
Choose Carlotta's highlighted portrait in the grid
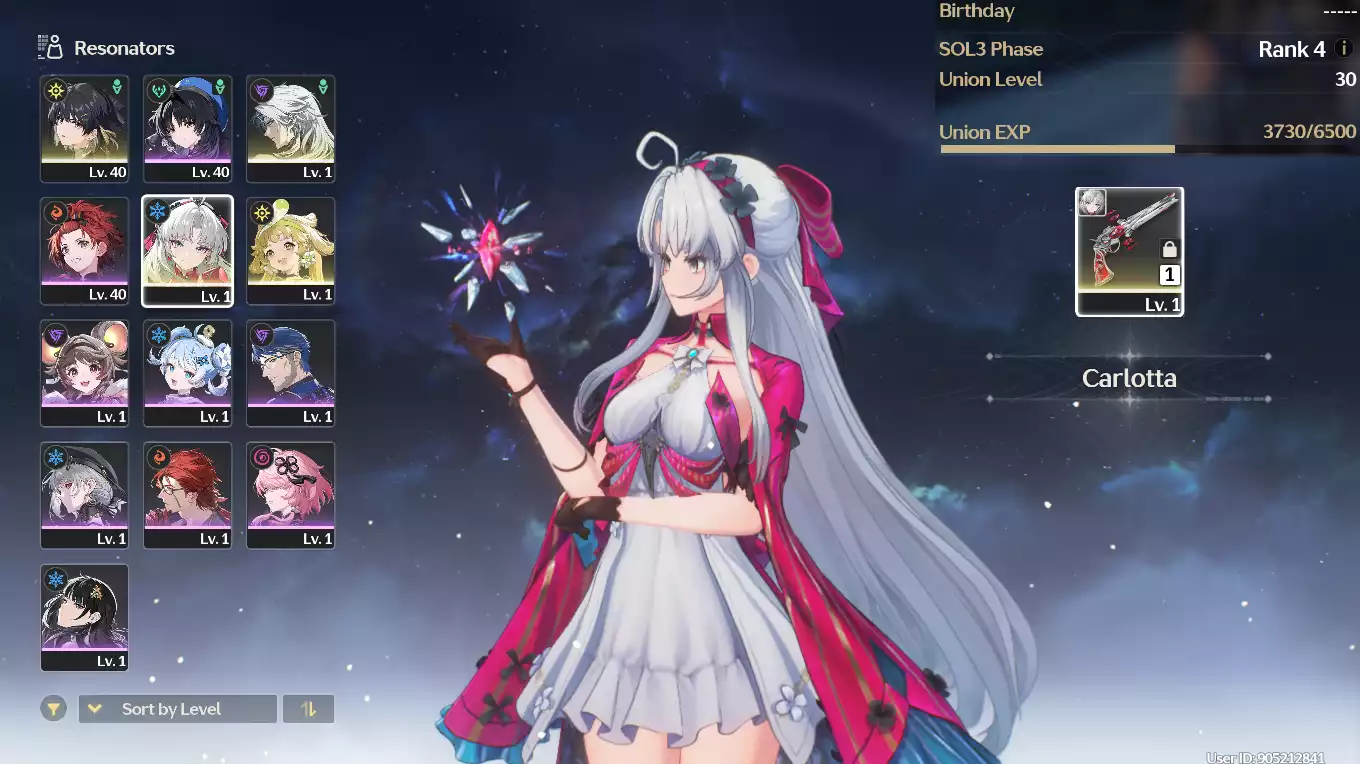tap(188, 250)
